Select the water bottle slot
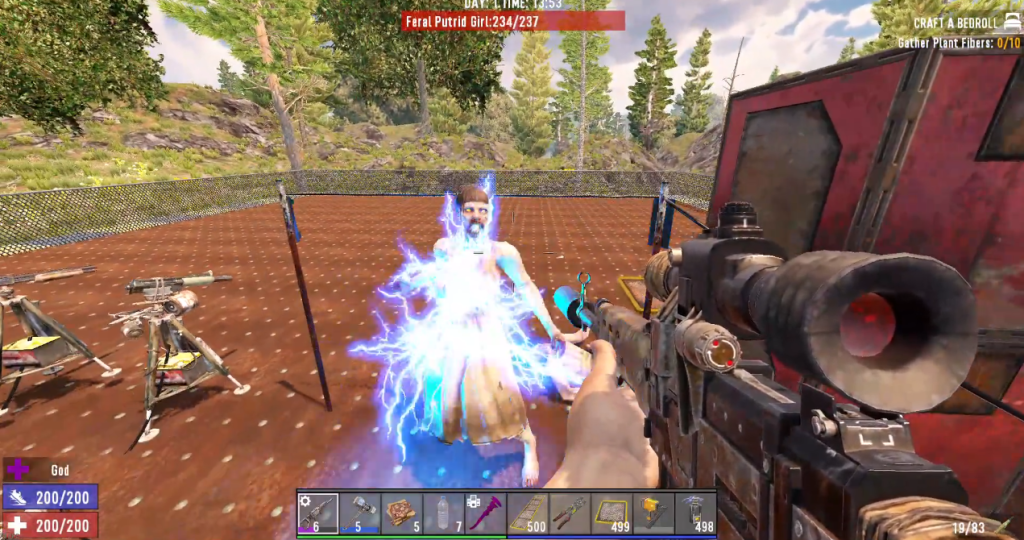1024x540 pixels. point(444,513)
